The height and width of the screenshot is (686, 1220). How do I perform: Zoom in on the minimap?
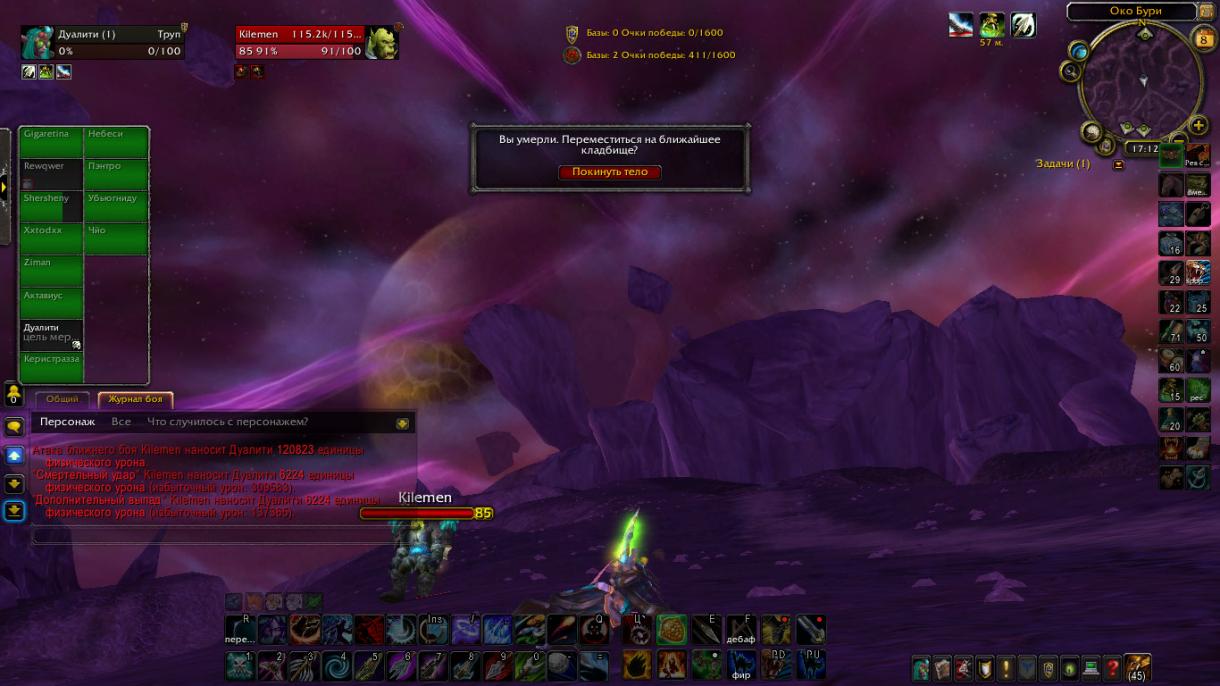pyautogui.click(x=1199, y=126)
